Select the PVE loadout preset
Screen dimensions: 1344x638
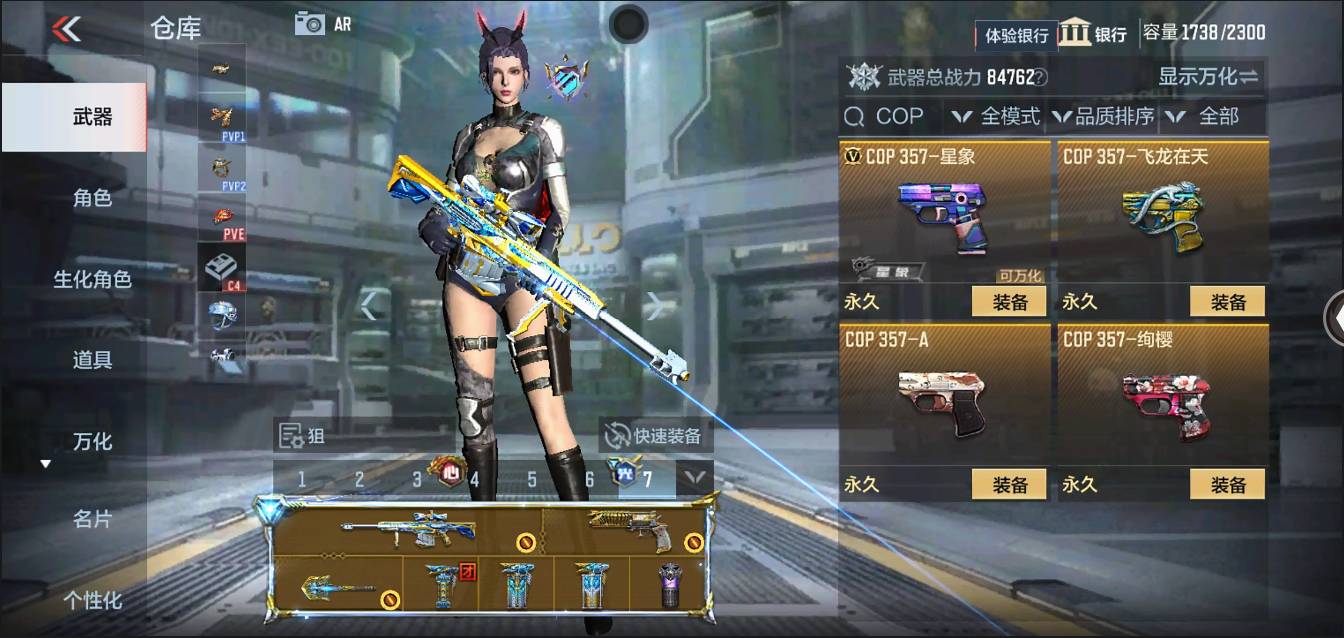(222, 220)
